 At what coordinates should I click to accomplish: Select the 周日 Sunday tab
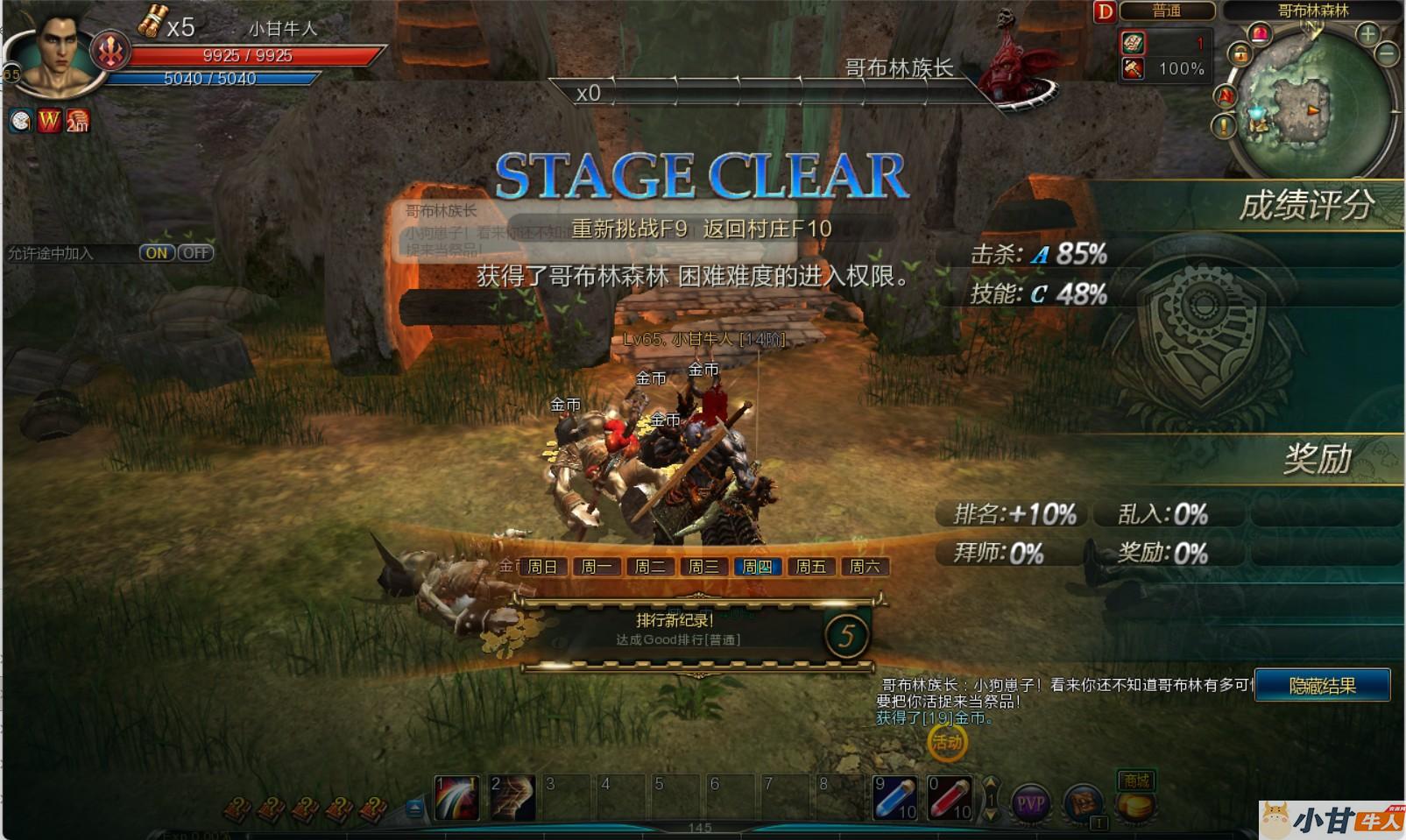(542, 567)
